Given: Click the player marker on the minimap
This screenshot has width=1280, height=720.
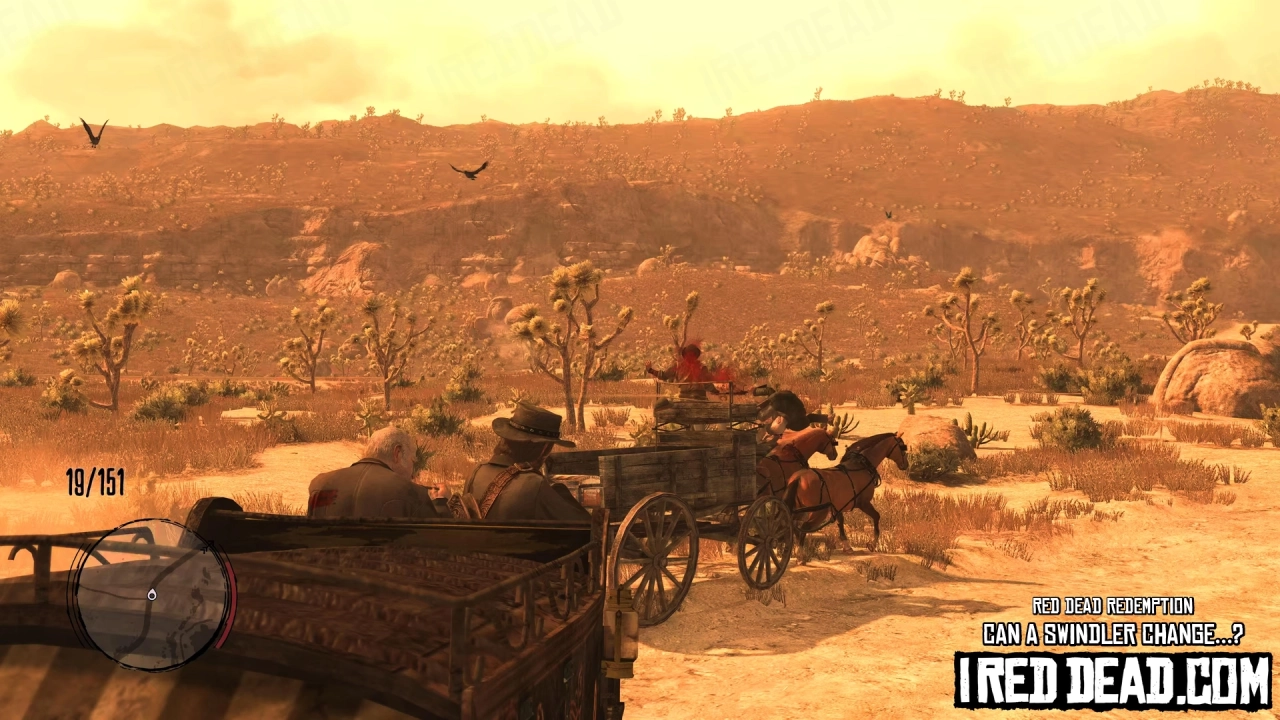Looking at the screenshot, I should 151,594.
